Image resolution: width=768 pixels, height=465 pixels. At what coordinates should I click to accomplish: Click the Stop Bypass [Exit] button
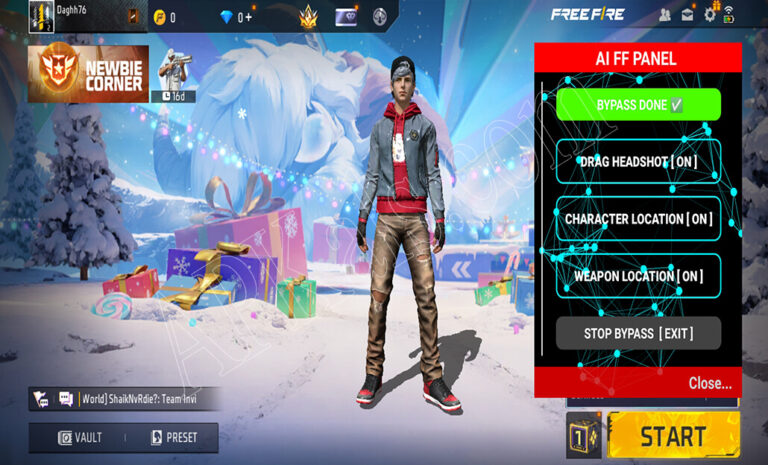(638, 333)
